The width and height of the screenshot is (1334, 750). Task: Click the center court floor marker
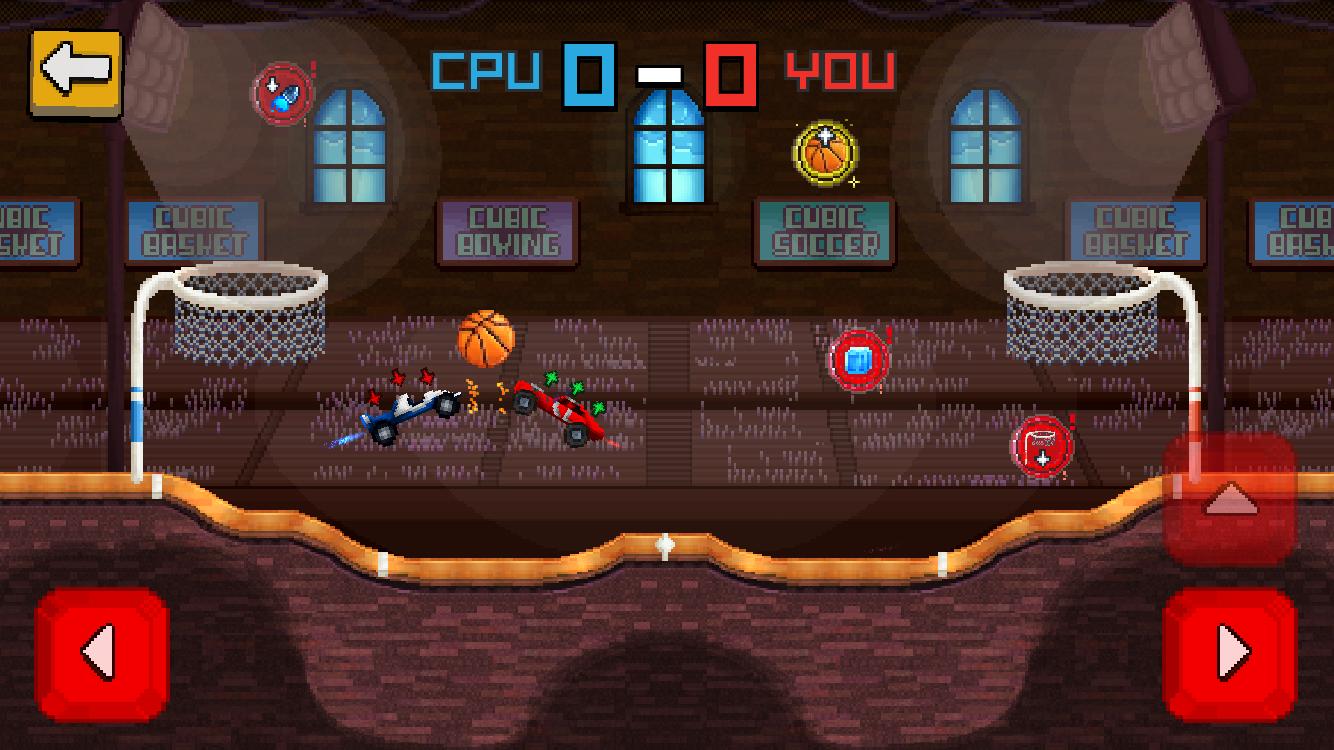pyautogui.click(x=663, y=545)
